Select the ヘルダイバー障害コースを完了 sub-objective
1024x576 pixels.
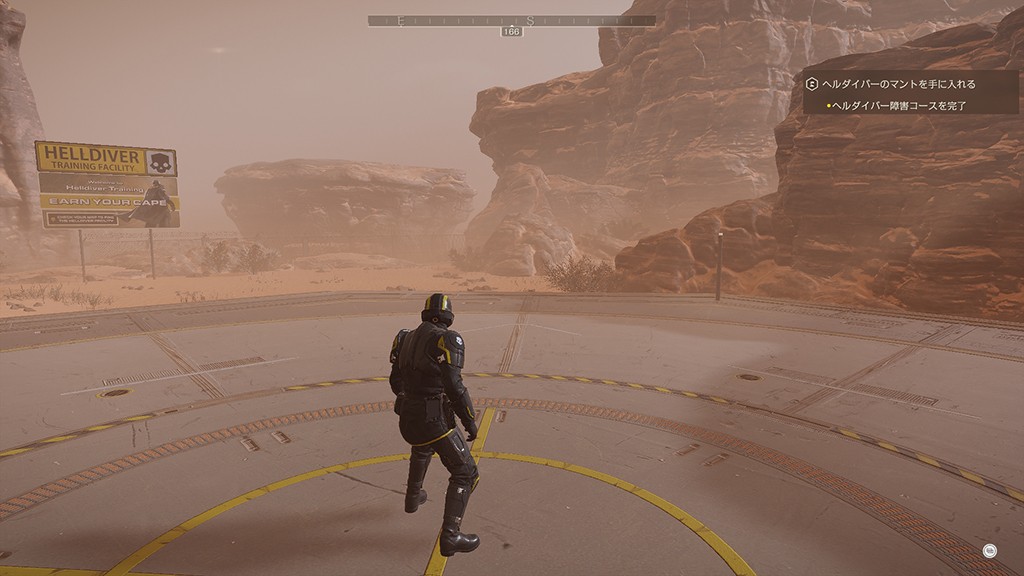(899, 105)
